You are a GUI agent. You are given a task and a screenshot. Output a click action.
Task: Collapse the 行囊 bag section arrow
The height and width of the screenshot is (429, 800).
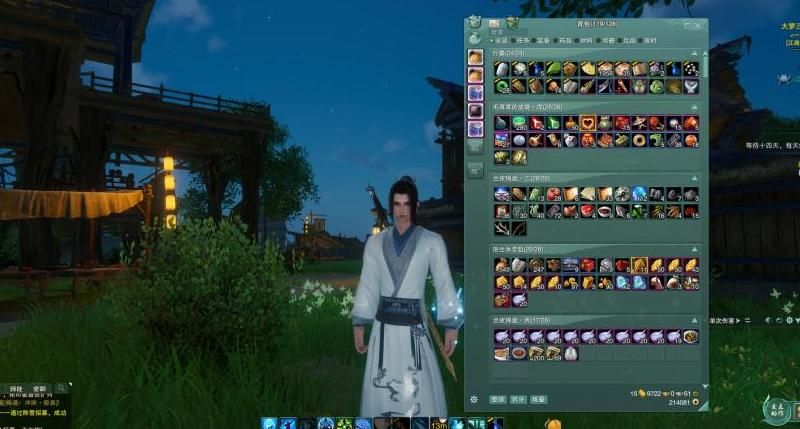click(694, 52)
